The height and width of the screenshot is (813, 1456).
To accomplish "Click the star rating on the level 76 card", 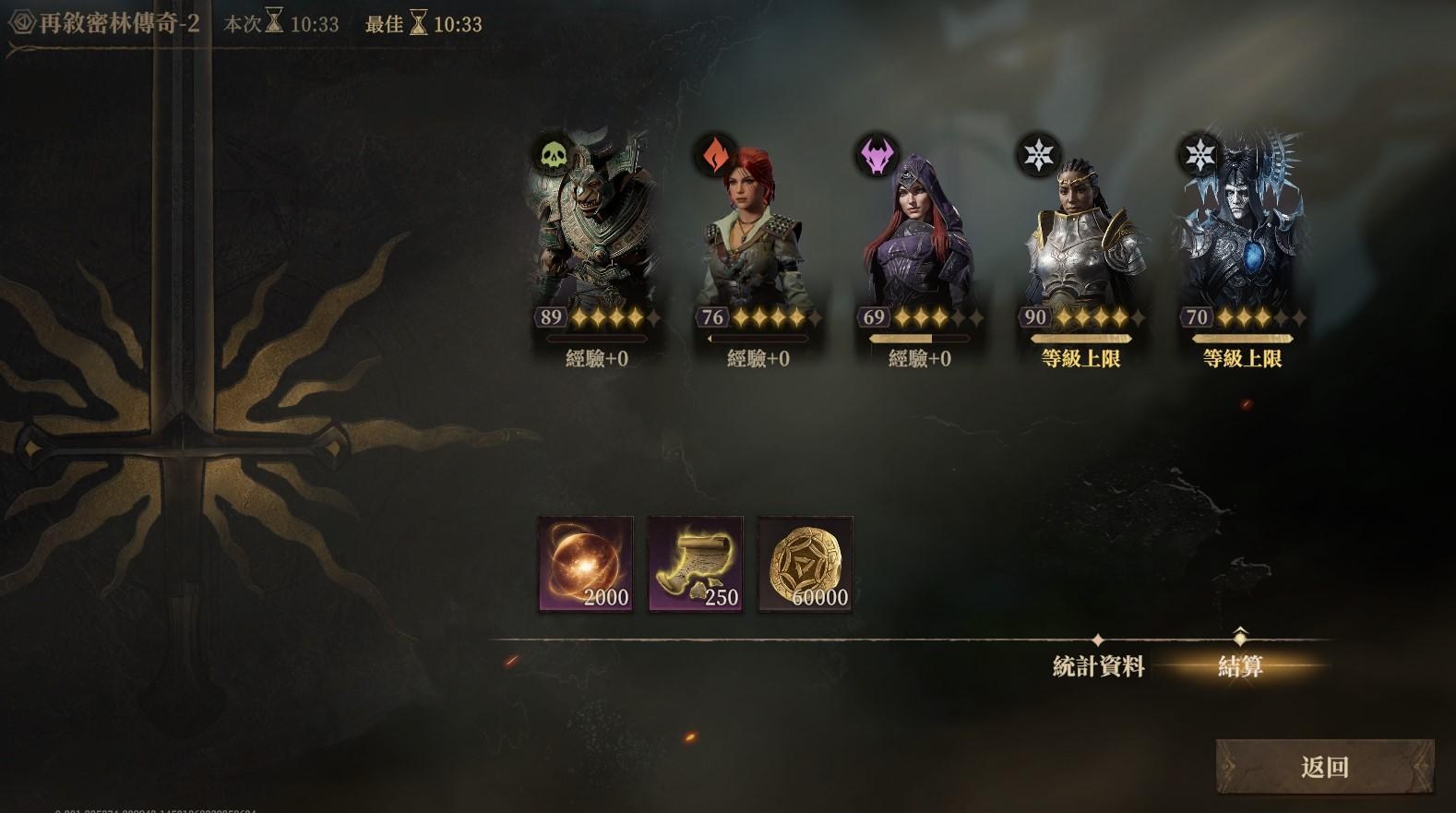I will (779, 317).
